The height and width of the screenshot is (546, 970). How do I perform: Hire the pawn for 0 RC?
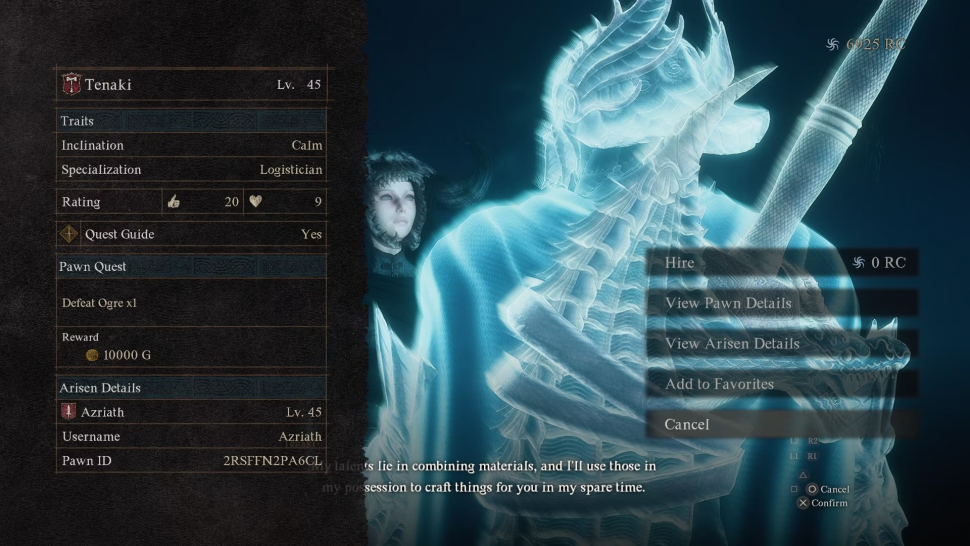(782, 263)
